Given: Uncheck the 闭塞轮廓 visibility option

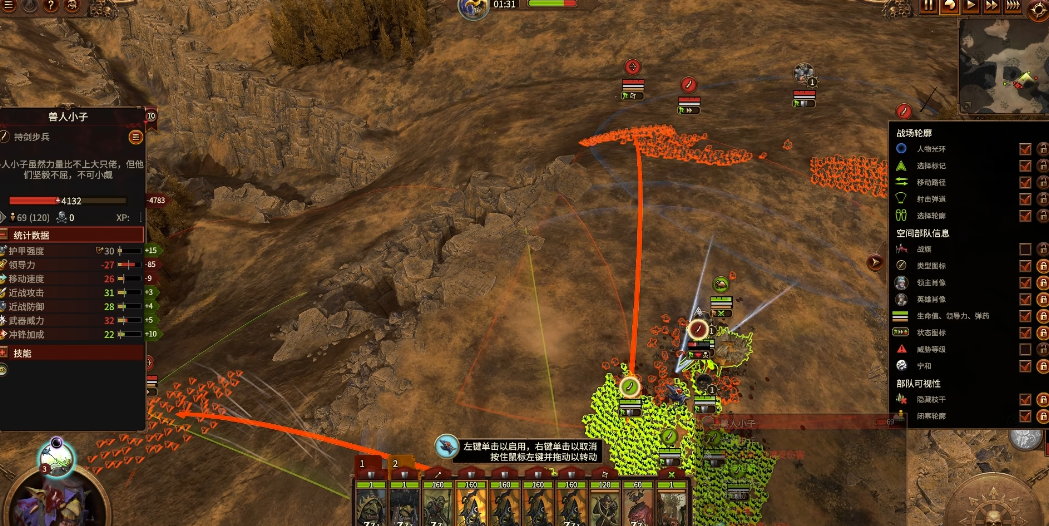Looking at the screenshot, I should tap(1025, 416).
